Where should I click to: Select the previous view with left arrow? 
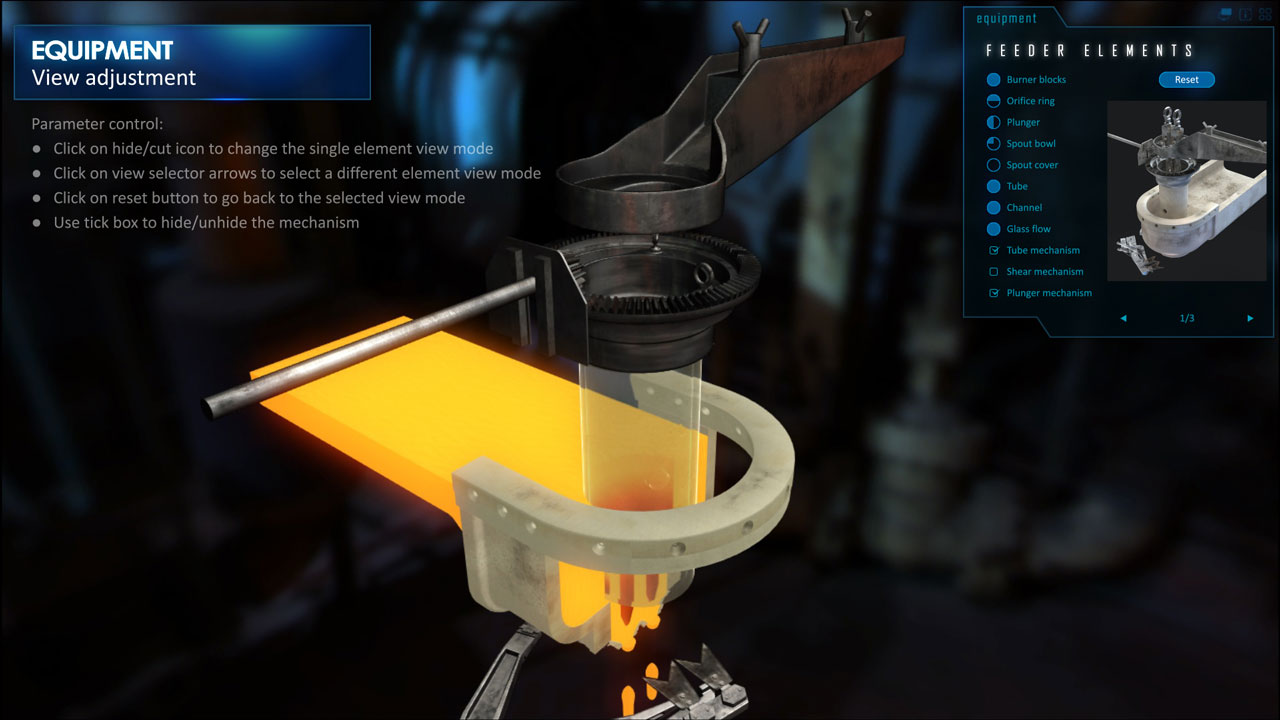pyautogui.click(x=1123, y=318)
